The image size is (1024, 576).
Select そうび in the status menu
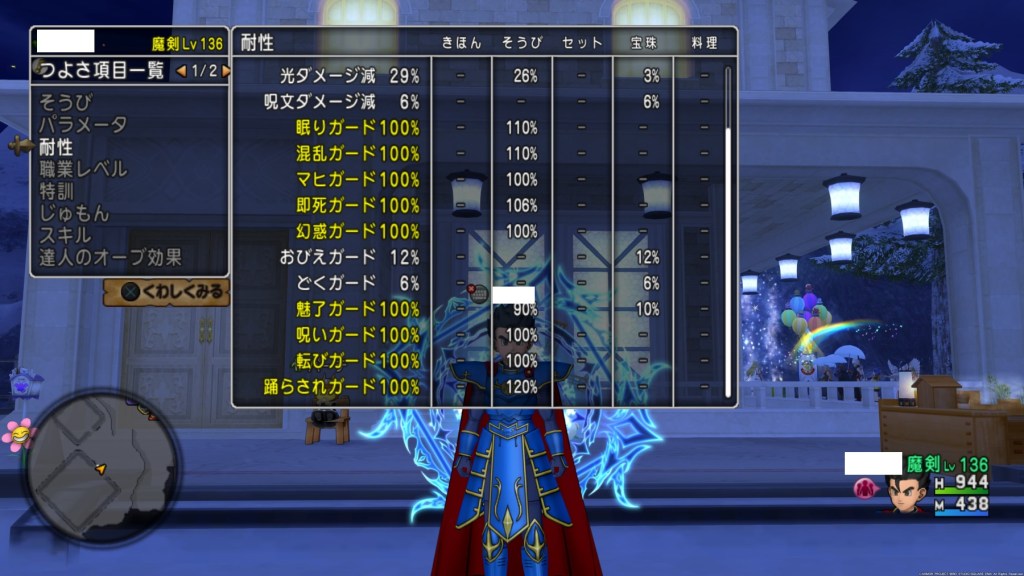pos(64,103)
